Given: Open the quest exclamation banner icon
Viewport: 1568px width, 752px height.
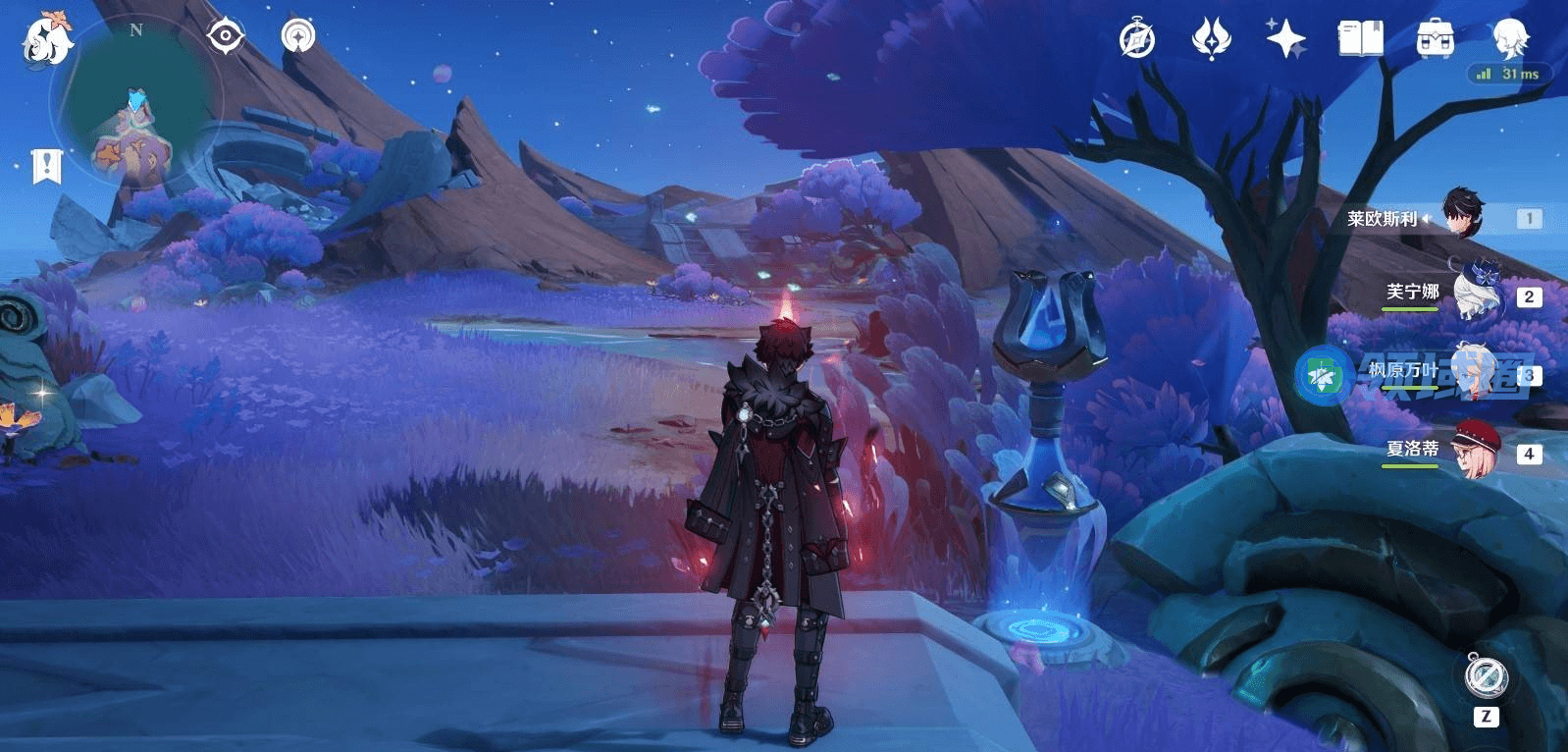Looking at the screenshot, I should pyautogui.click(x=46, y=166).
